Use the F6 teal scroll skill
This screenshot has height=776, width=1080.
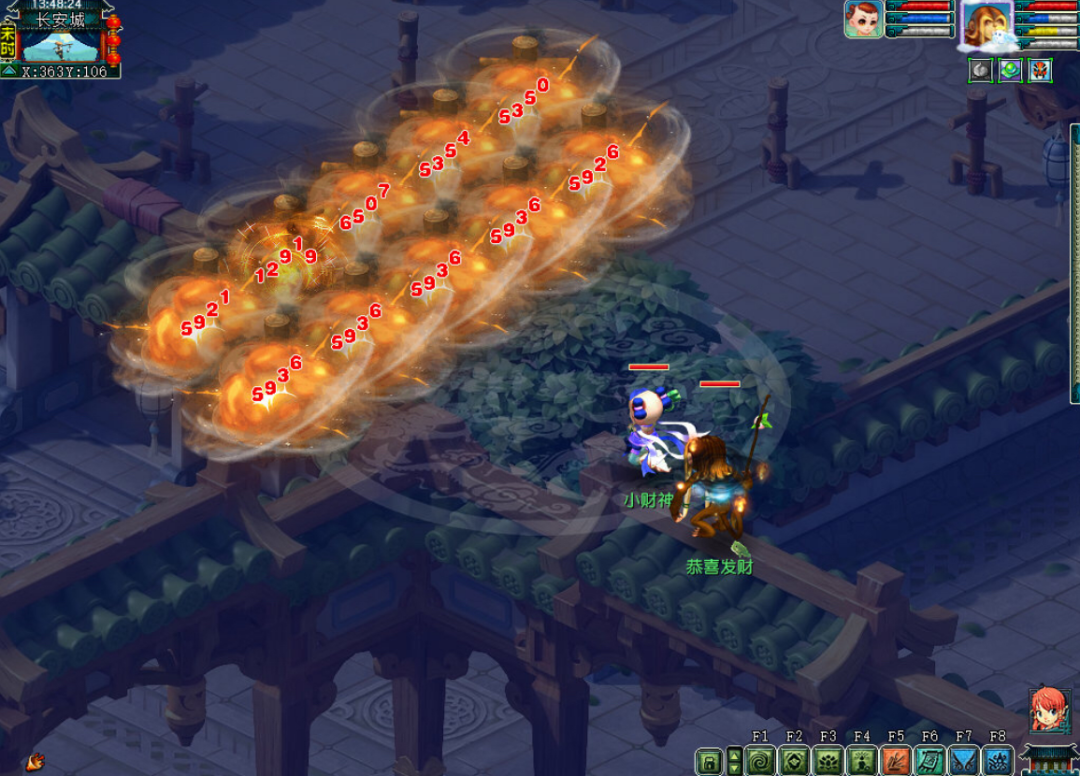click(x=930, y=761)
